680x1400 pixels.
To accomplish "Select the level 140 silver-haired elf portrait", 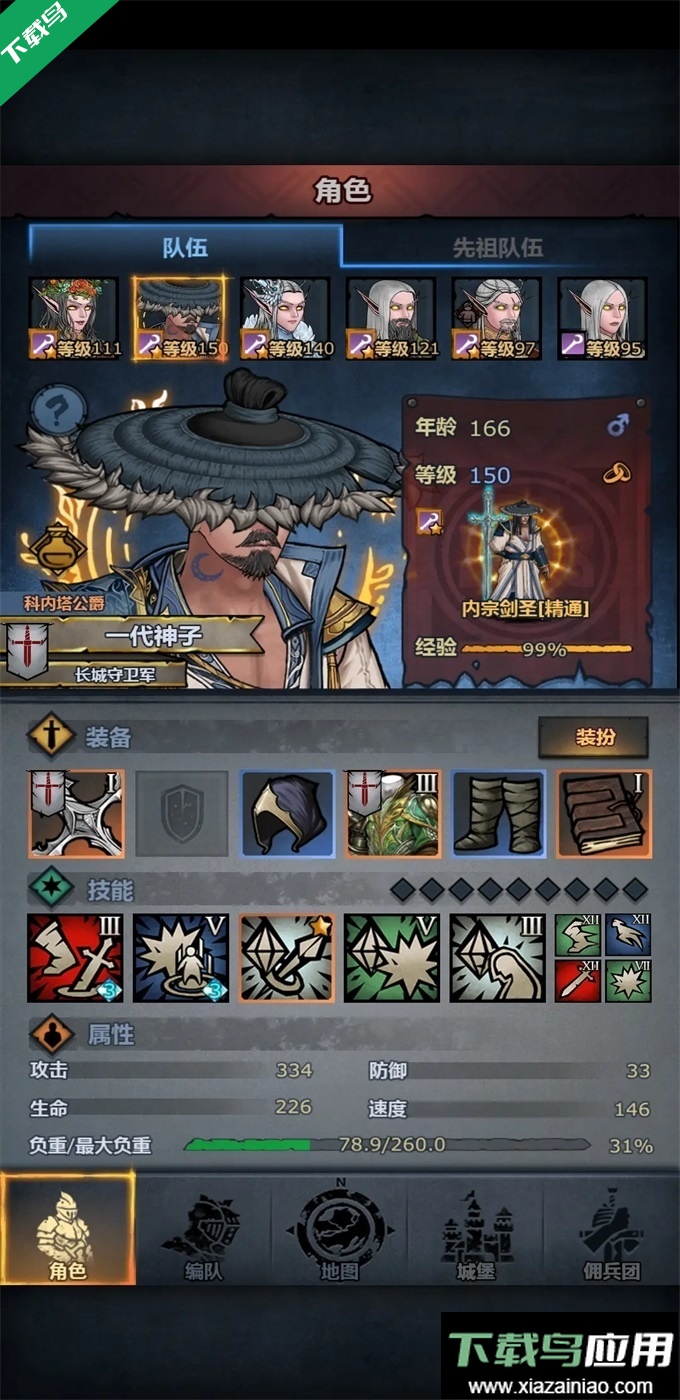I will pos(285,318).
